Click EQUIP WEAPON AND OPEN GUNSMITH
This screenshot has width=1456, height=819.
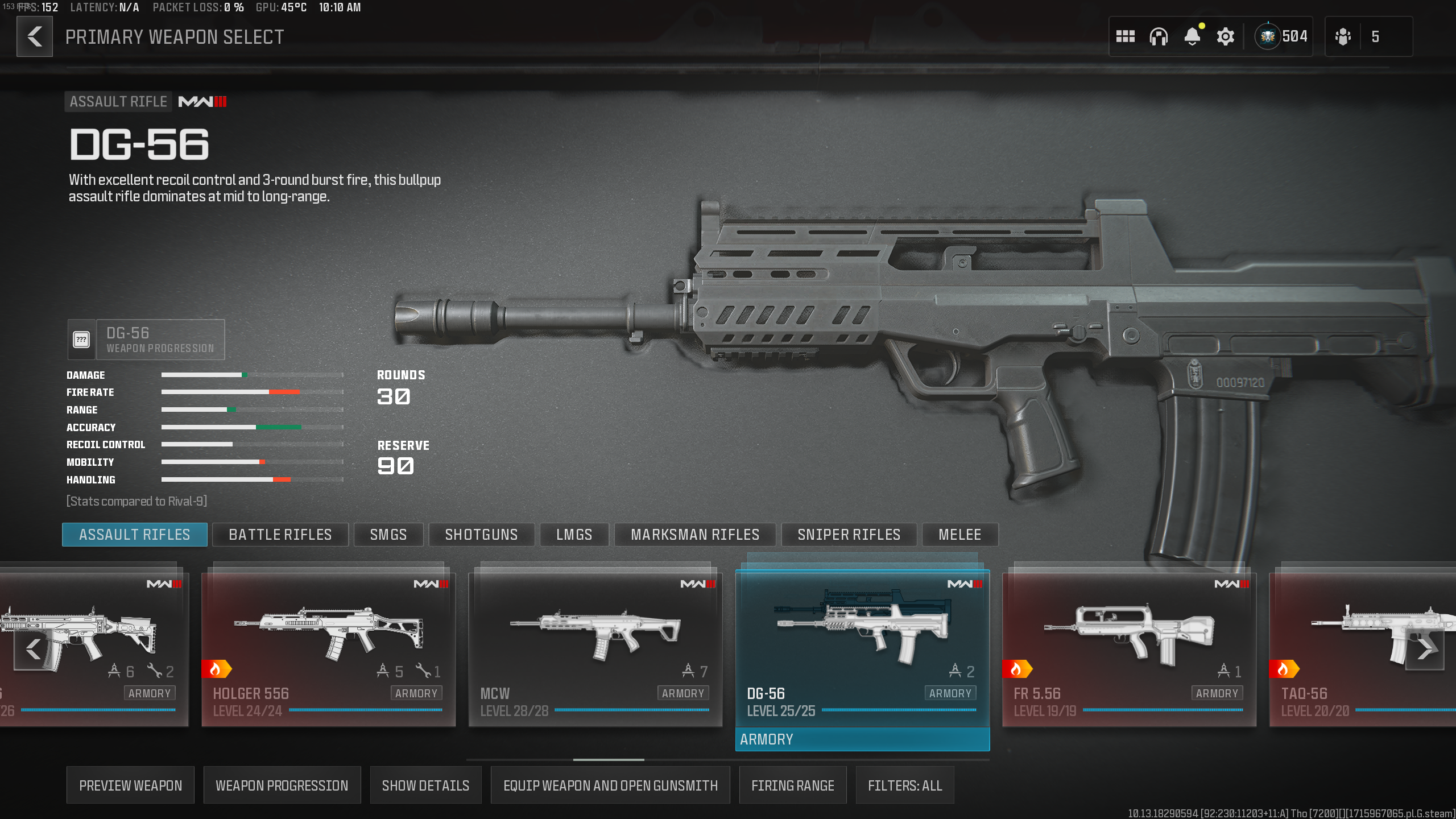[611, 785]
